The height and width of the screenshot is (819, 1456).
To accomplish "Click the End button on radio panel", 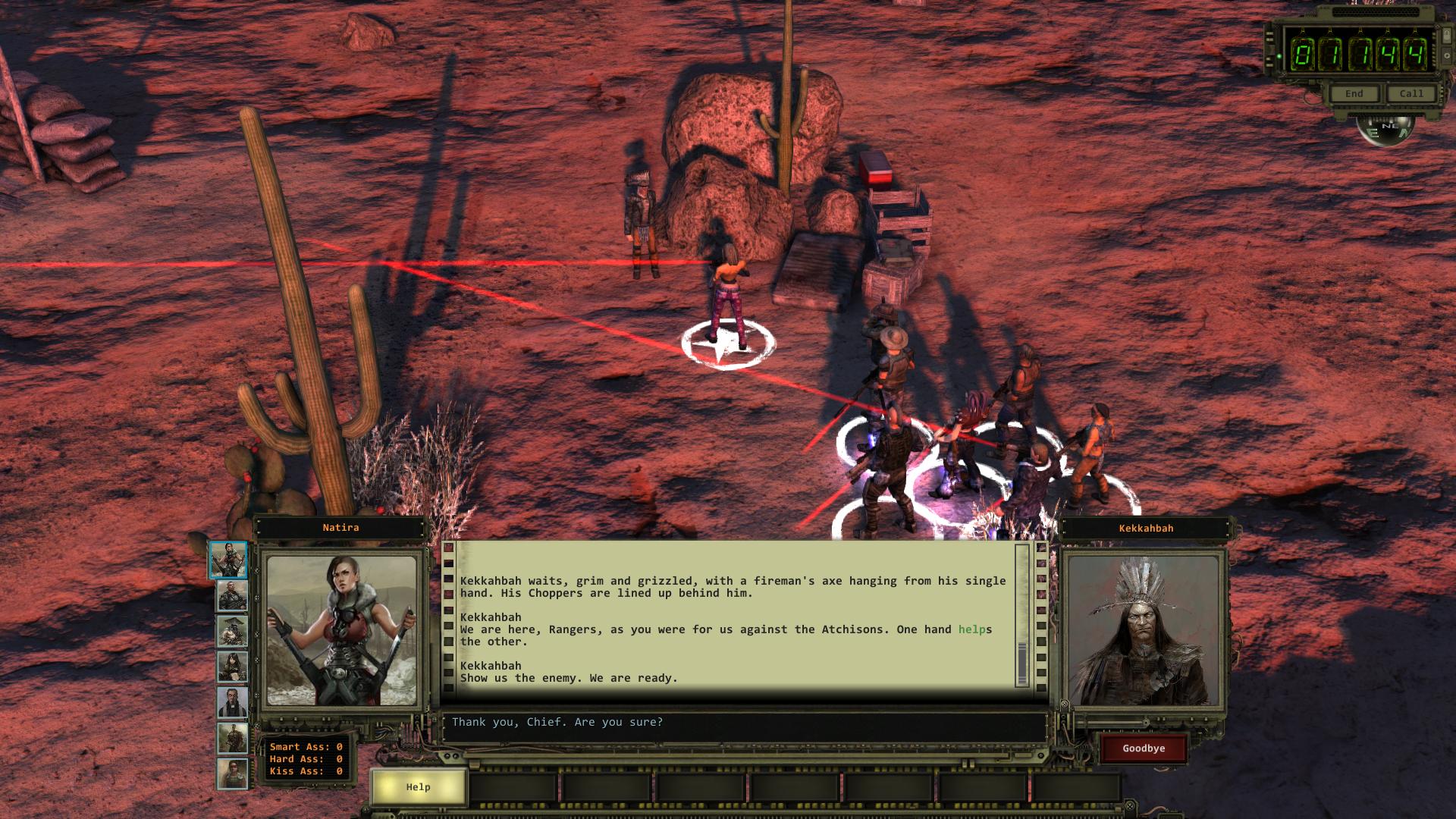I will (x=1354, y=94).
